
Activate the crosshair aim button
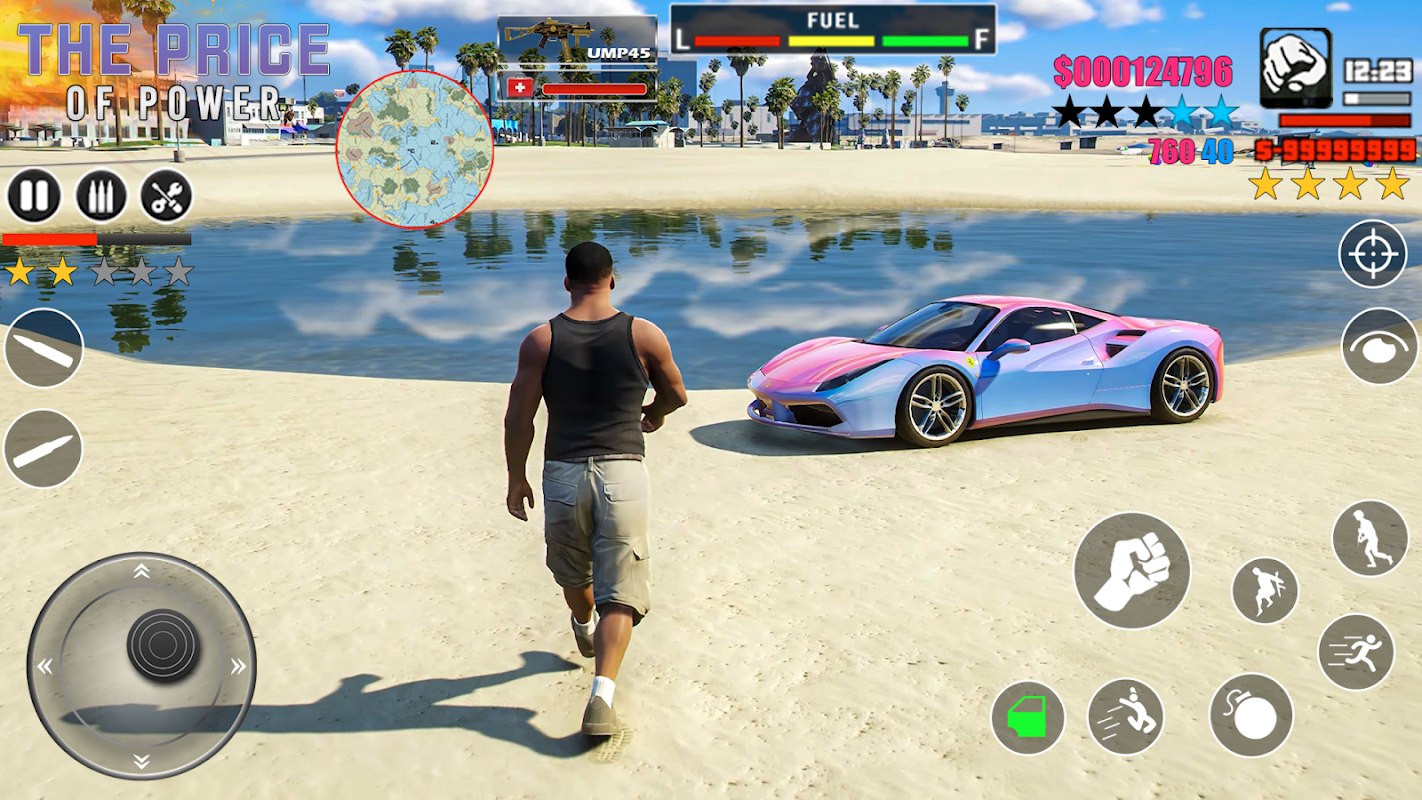(x=1372, y=253)
